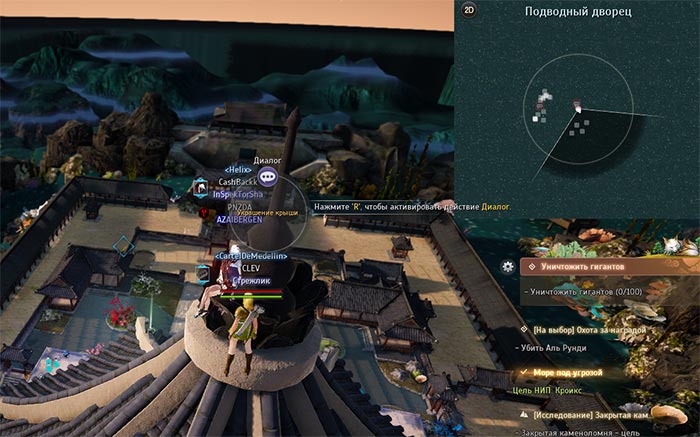The height and width of the screenshot is (437, 700).
Task: Activate the Диалог speech bubble icon
Action: (x=268, y=180)
